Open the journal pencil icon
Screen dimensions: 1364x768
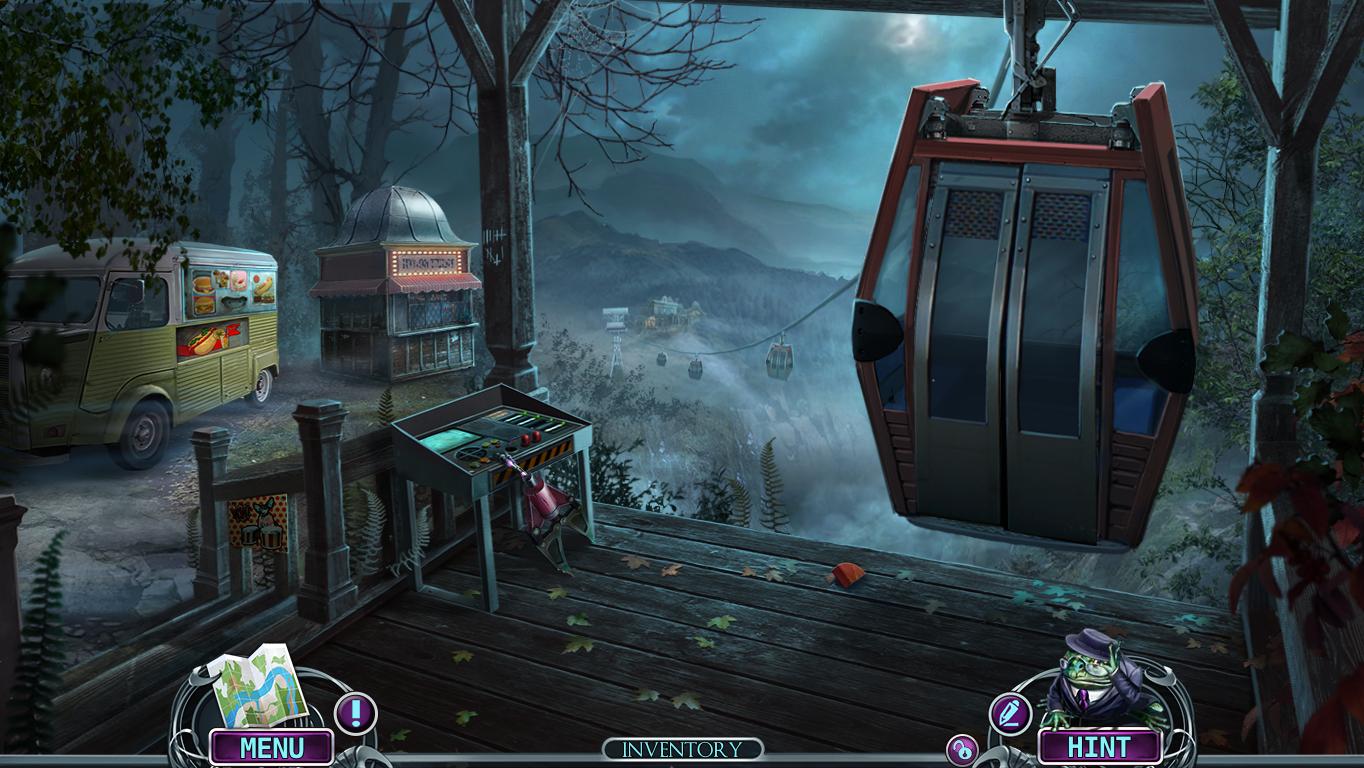(x=1010, y=713)
